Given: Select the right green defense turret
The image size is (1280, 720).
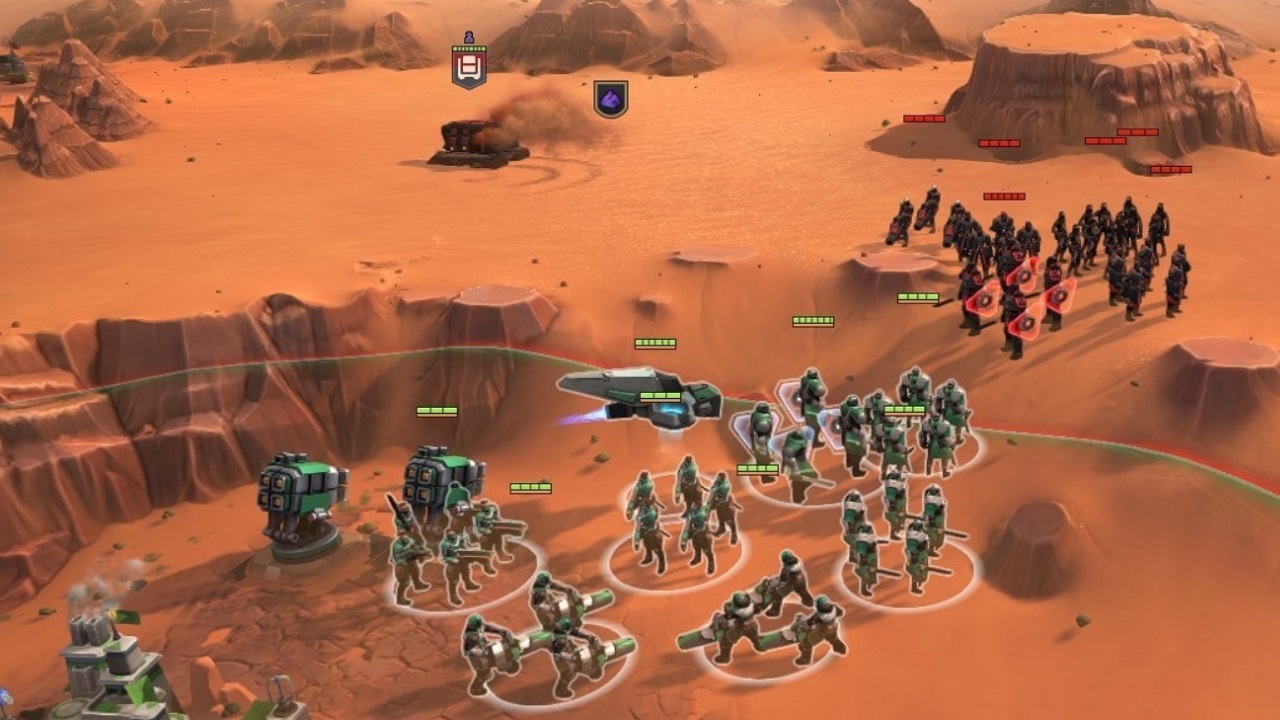Looking at the screenshot, I should (440, 480).
